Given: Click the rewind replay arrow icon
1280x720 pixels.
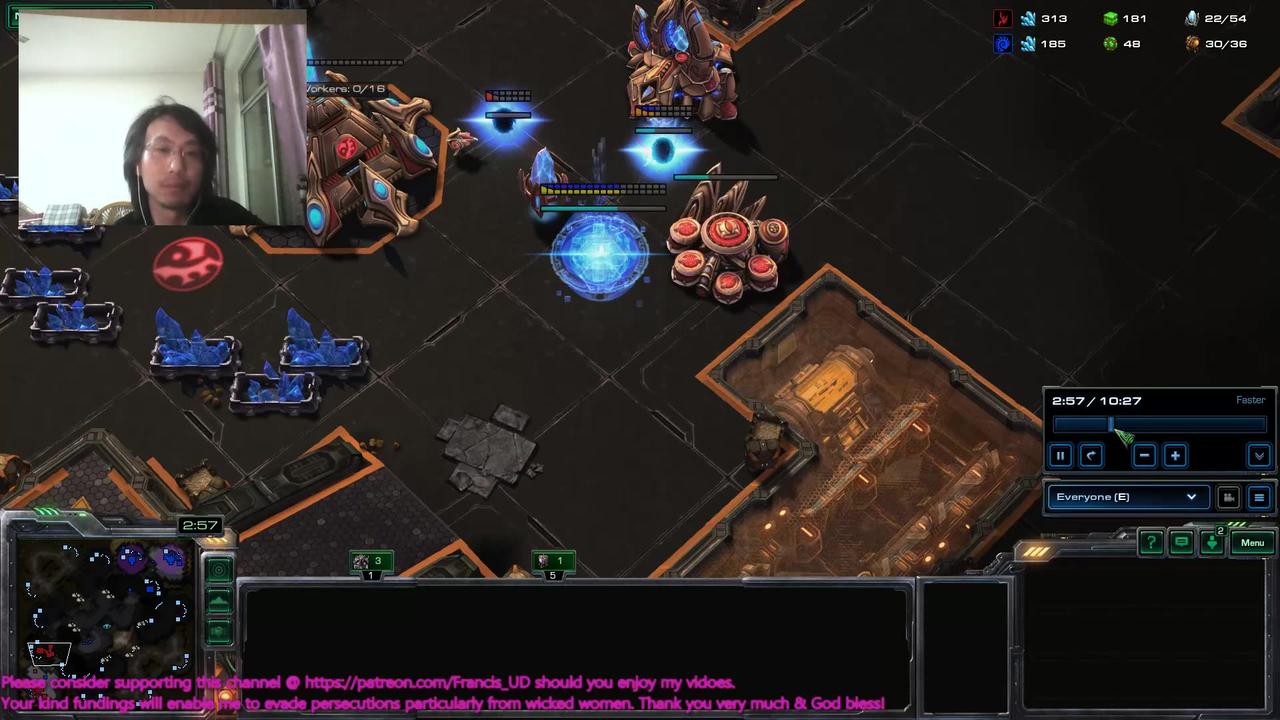Looking at the screenshot, I should point(1091,455).
